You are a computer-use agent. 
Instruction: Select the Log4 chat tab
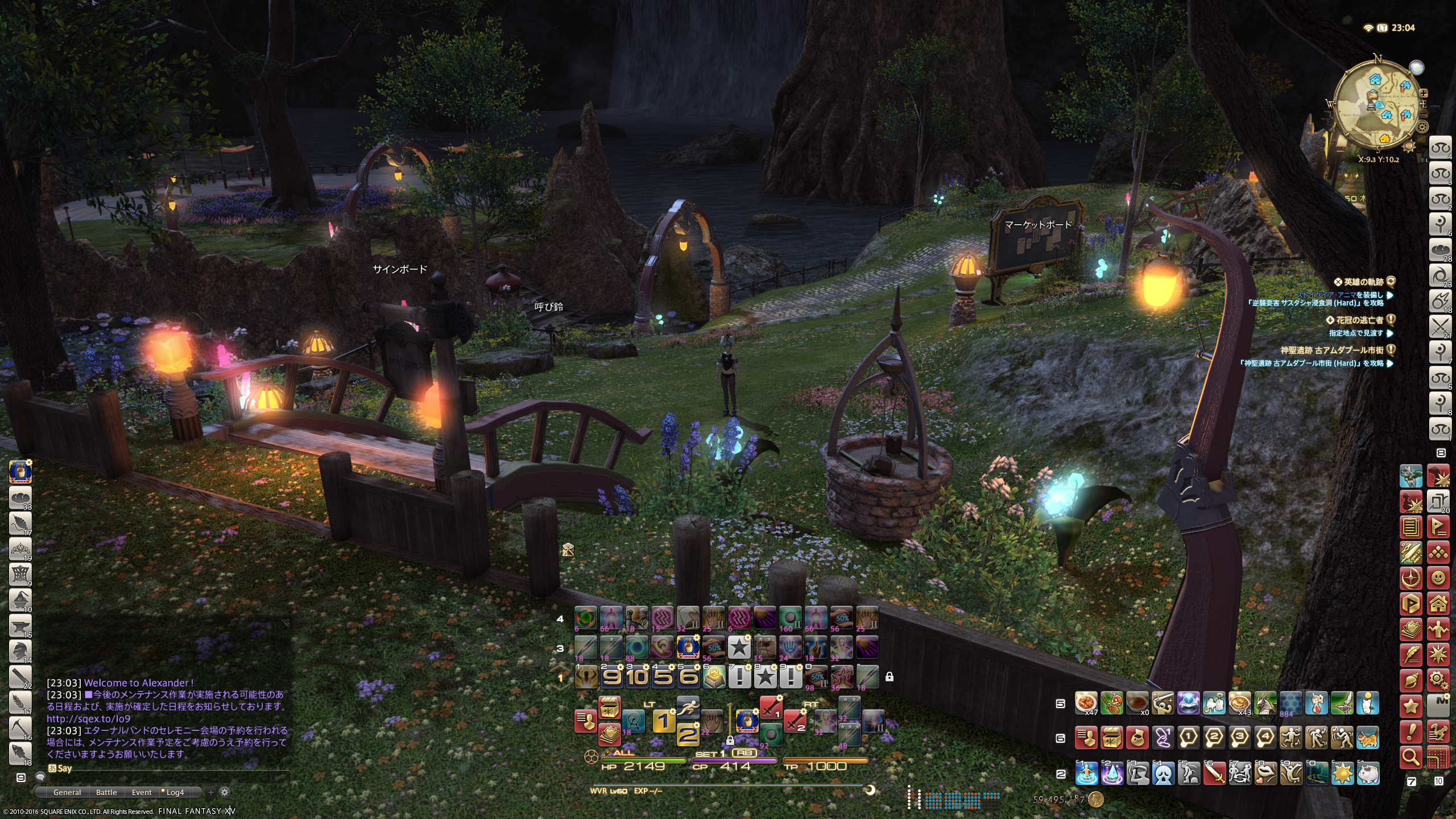pos(175,792)
